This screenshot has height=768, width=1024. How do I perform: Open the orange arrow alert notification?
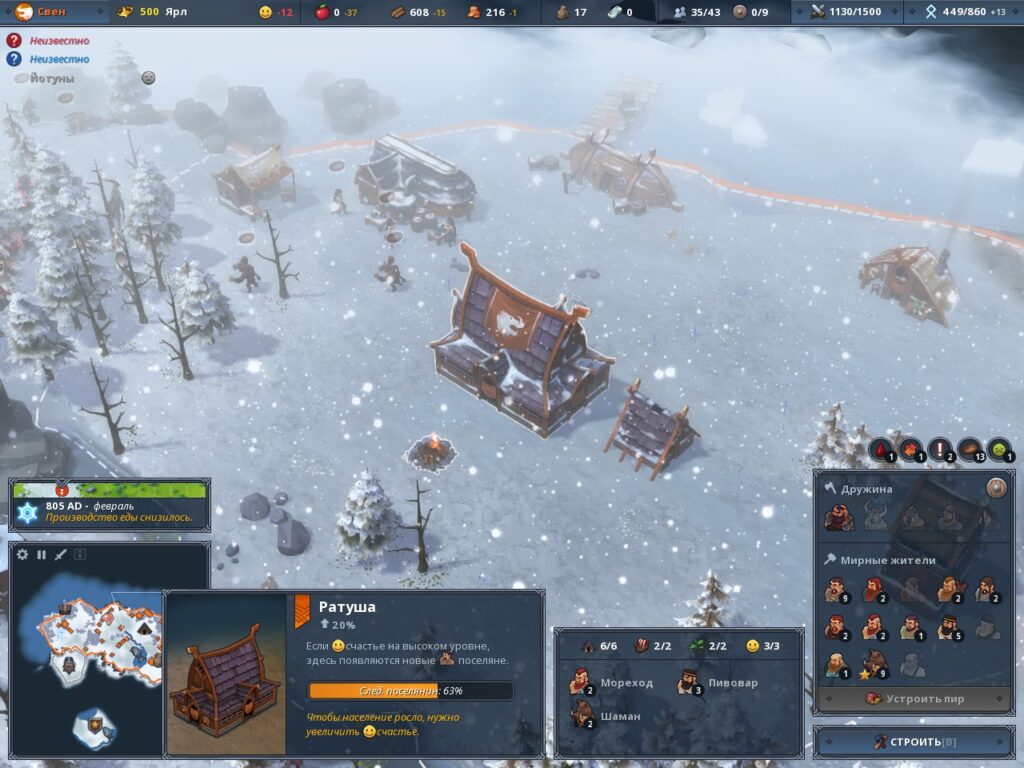click(911, 451)
